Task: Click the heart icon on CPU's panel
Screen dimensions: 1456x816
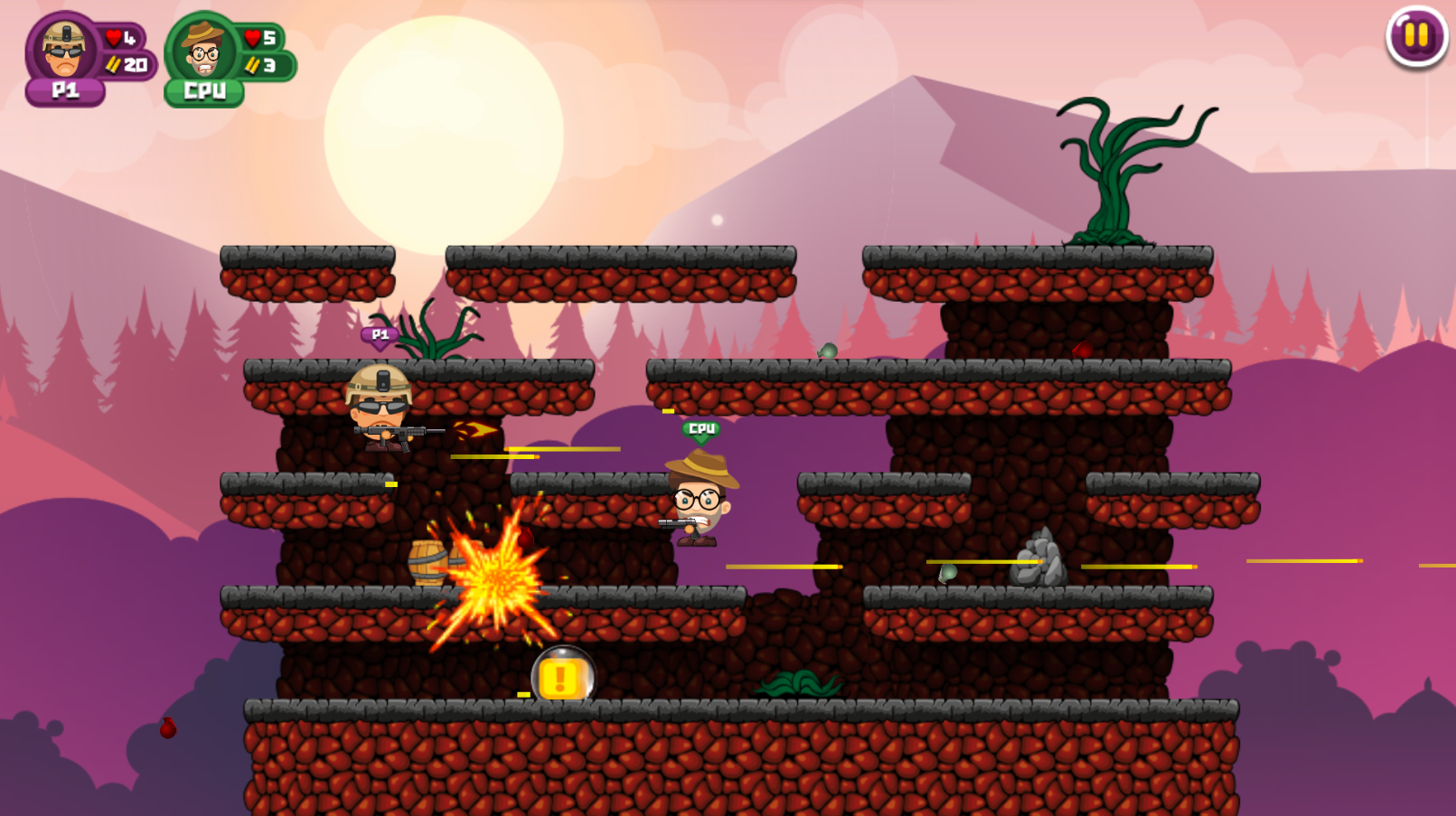Action: 250,38
